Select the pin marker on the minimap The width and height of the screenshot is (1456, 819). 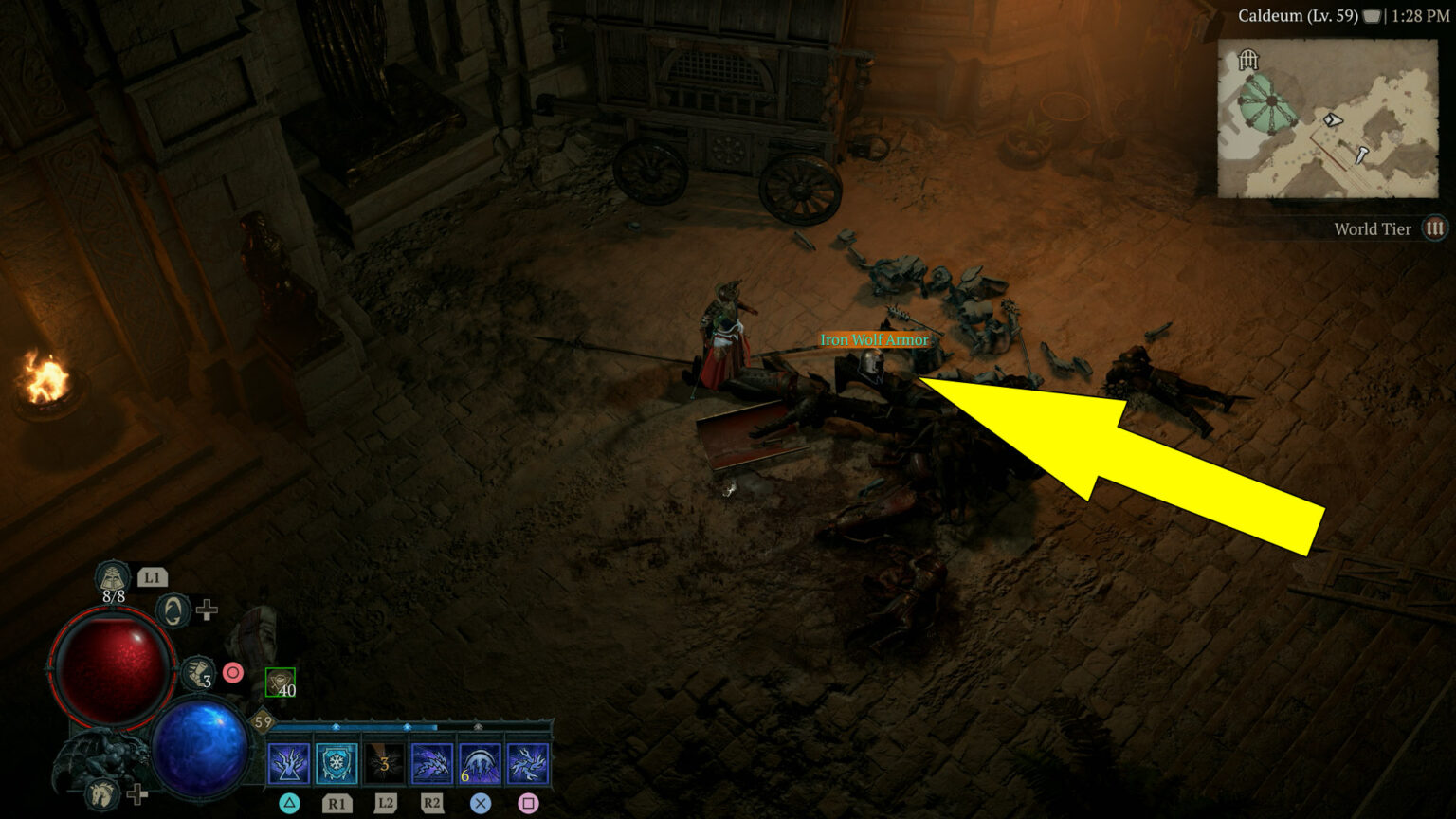coord(1362,155)
